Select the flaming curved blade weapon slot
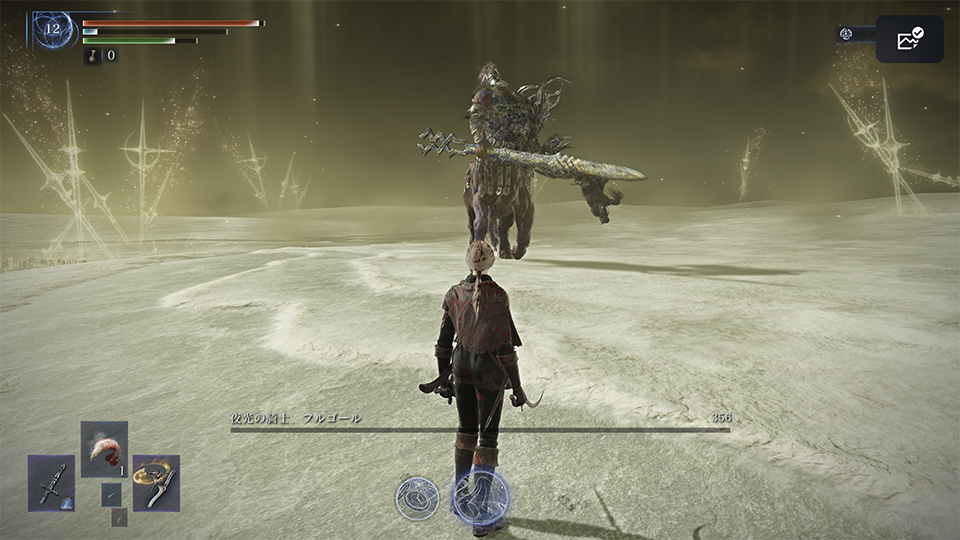960x540 pixels. 156,483
